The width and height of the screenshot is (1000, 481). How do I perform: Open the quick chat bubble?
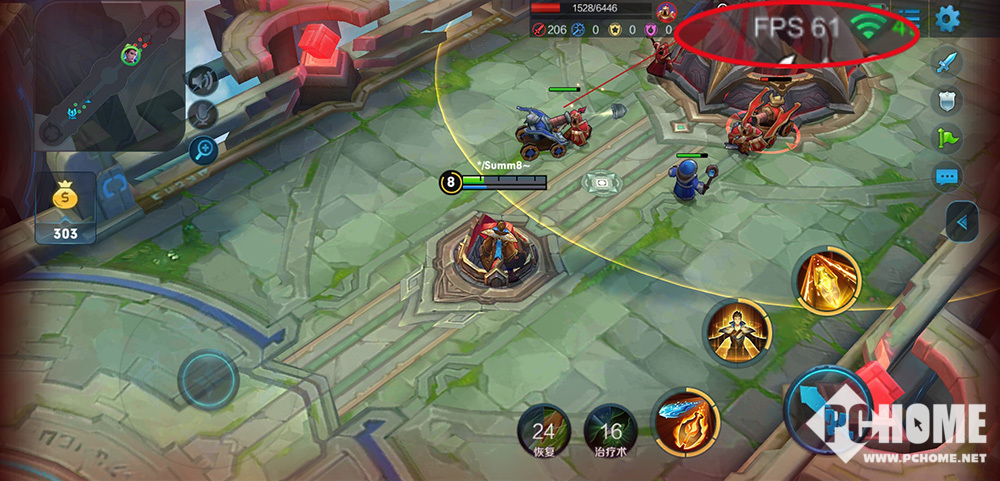[x=947, y=177]
